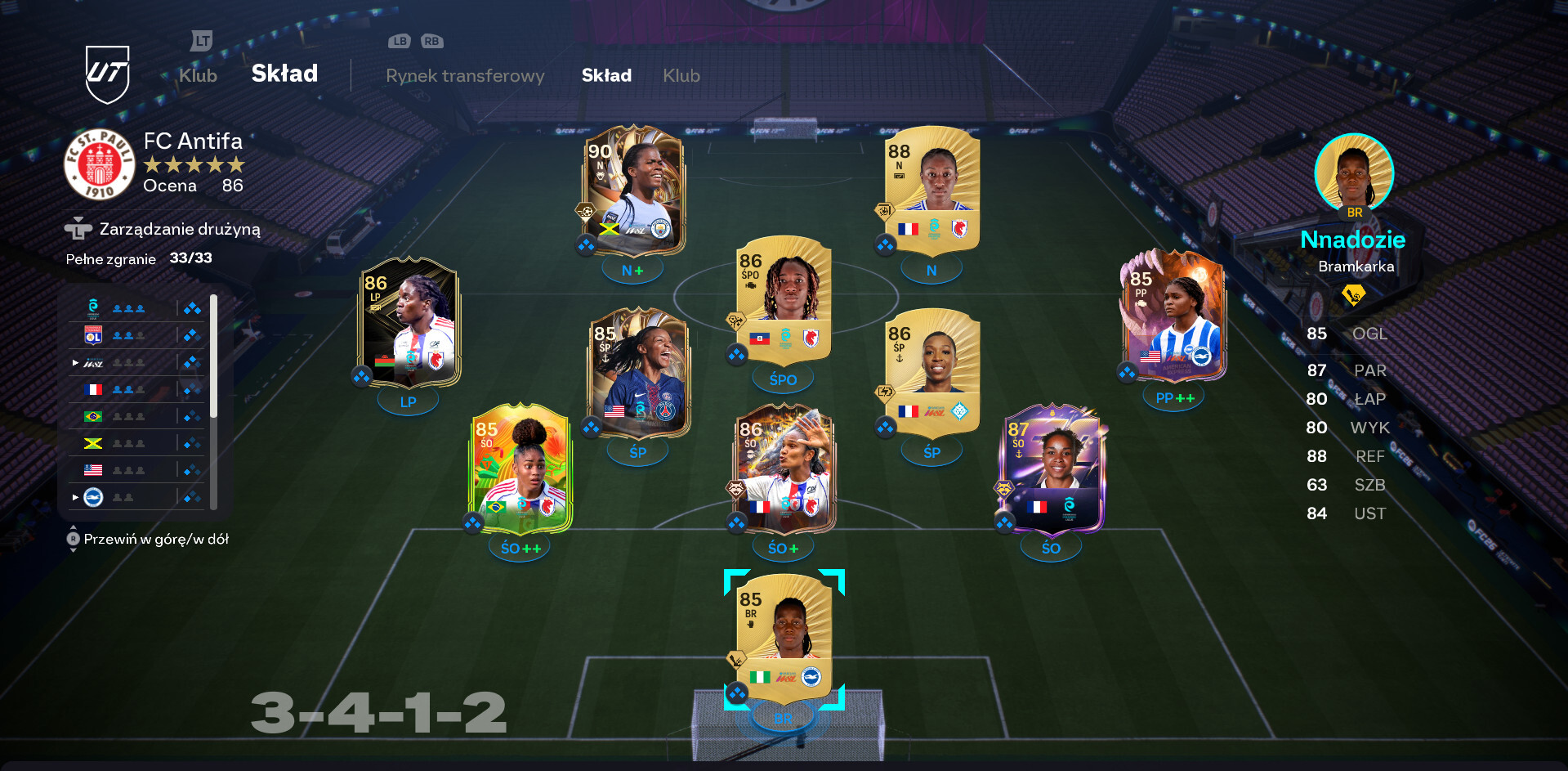This screenshot has width=1568, height=771.
Task: Select the Olympique Lyonnais chemistry row
Action: coord(139,335)
